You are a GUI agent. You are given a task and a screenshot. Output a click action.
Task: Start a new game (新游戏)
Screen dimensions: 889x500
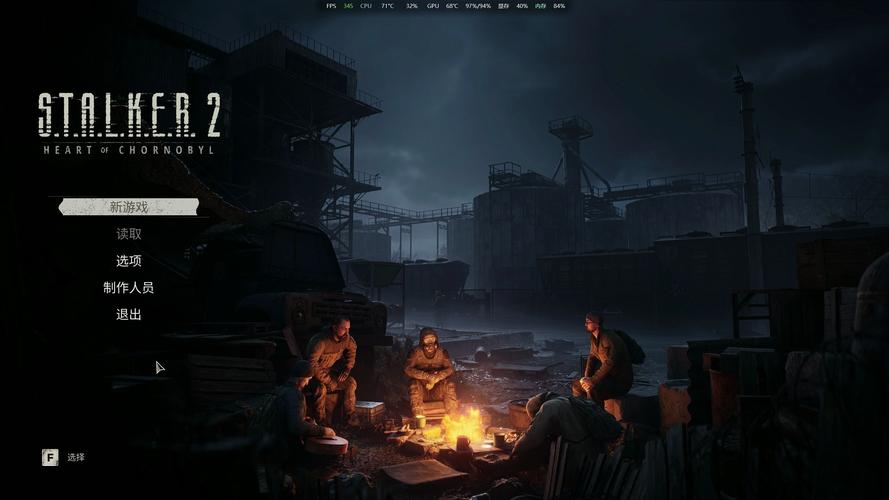pyautogui.click(x=129, y=207)
